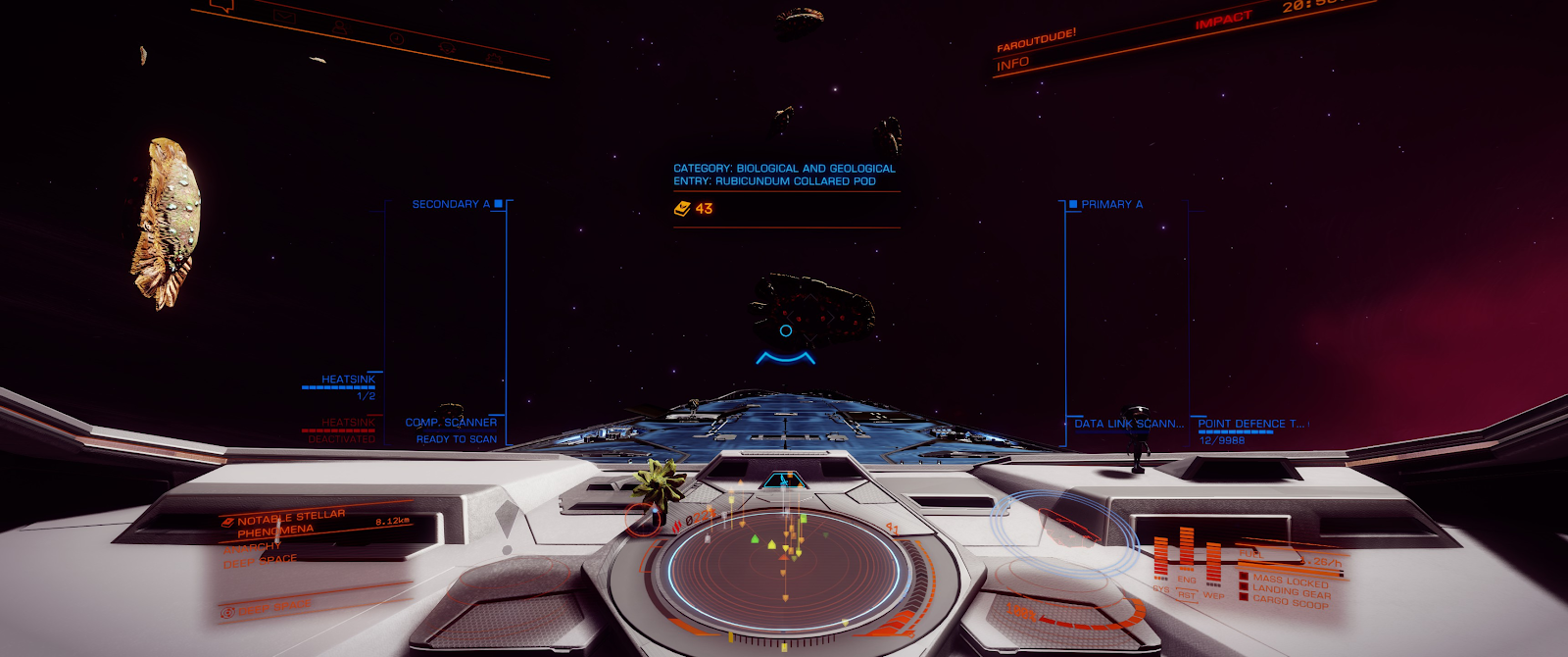
Task: Activate the Comp. Scanner module
Action: [451, 423]
